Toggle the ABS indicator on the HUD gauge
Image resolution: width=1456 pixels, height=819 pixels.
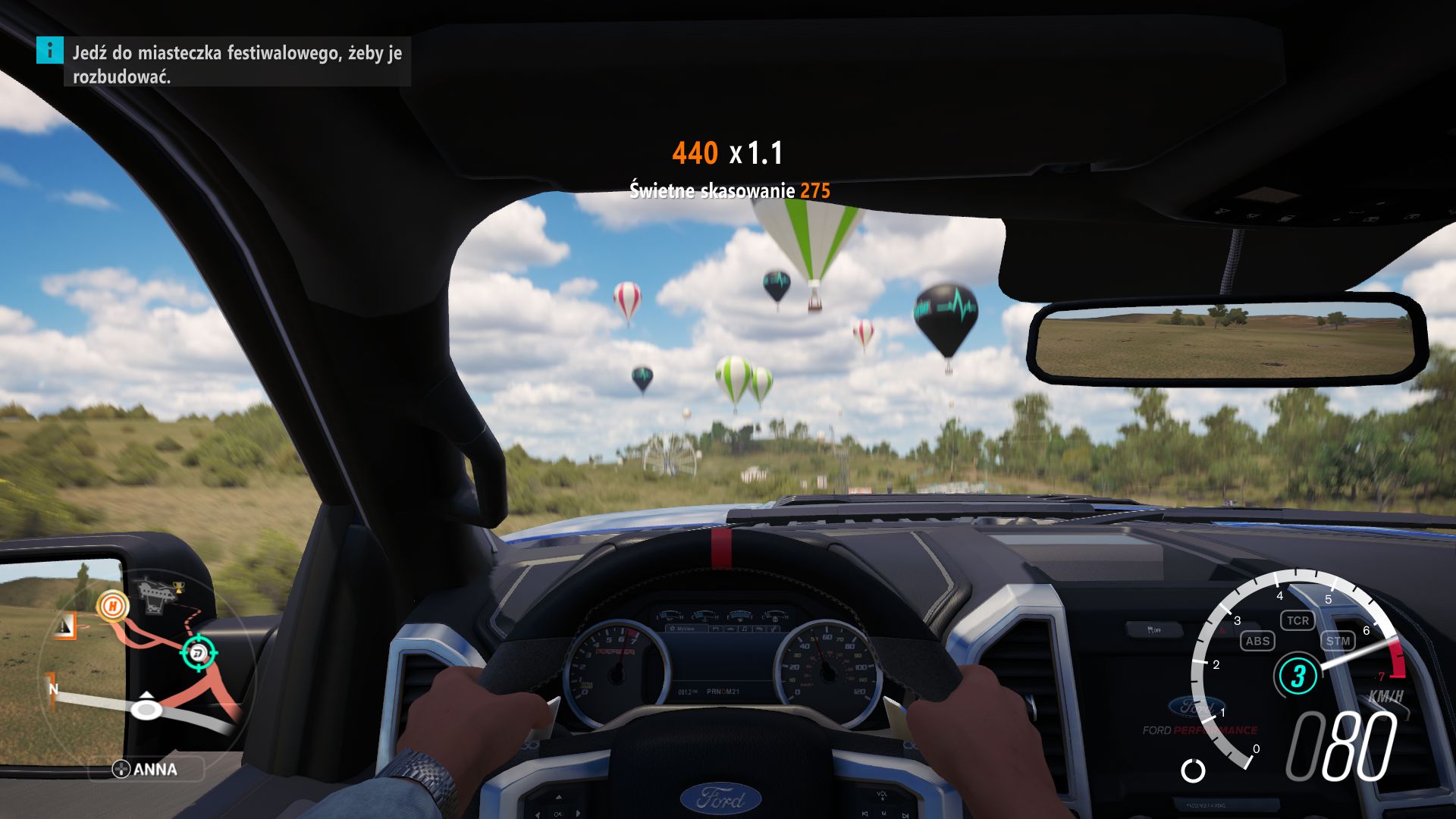[x=1257, y=641]
